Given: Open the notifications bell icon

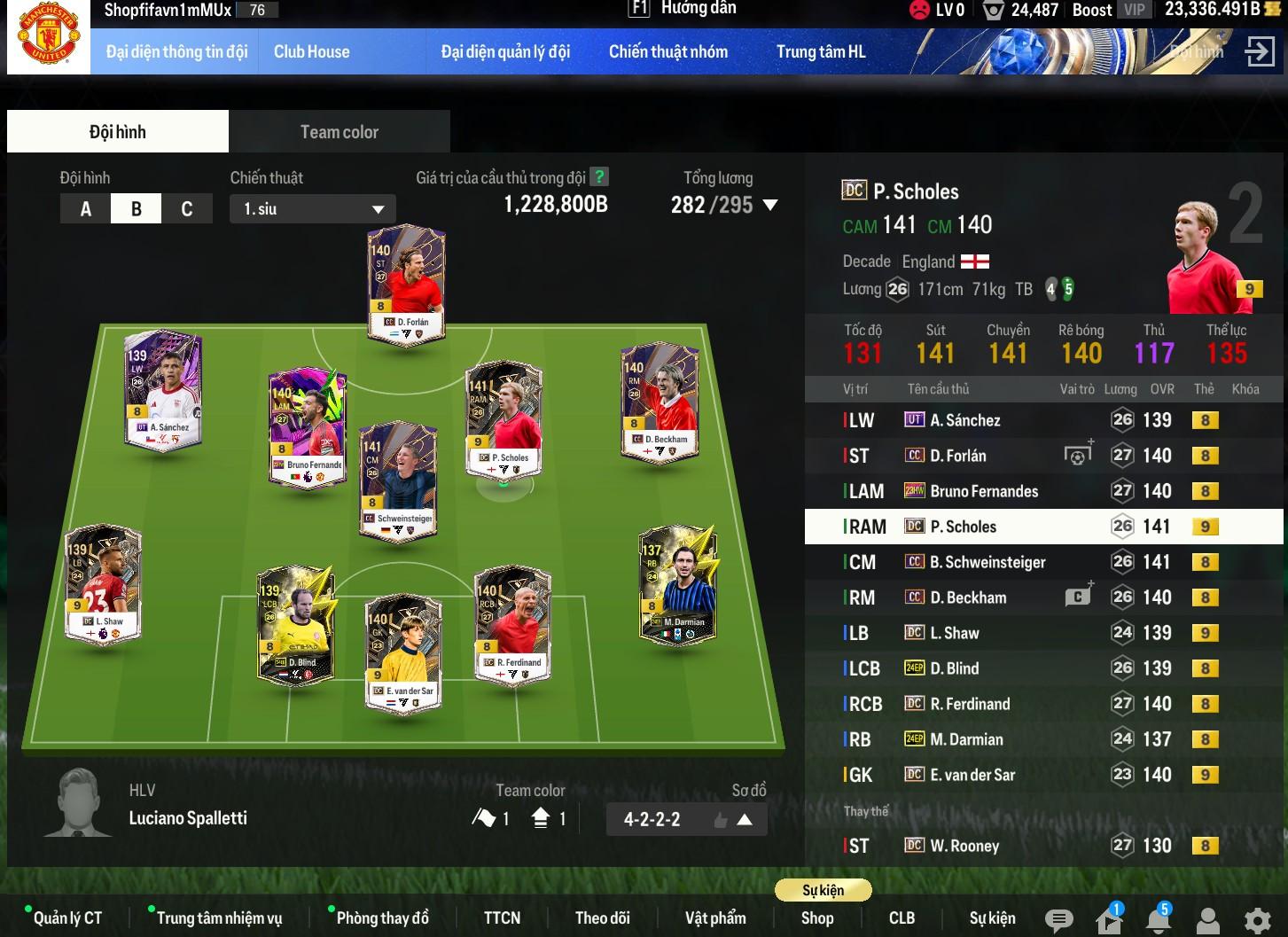Looking at the screenshot, I should [1158, 920].
